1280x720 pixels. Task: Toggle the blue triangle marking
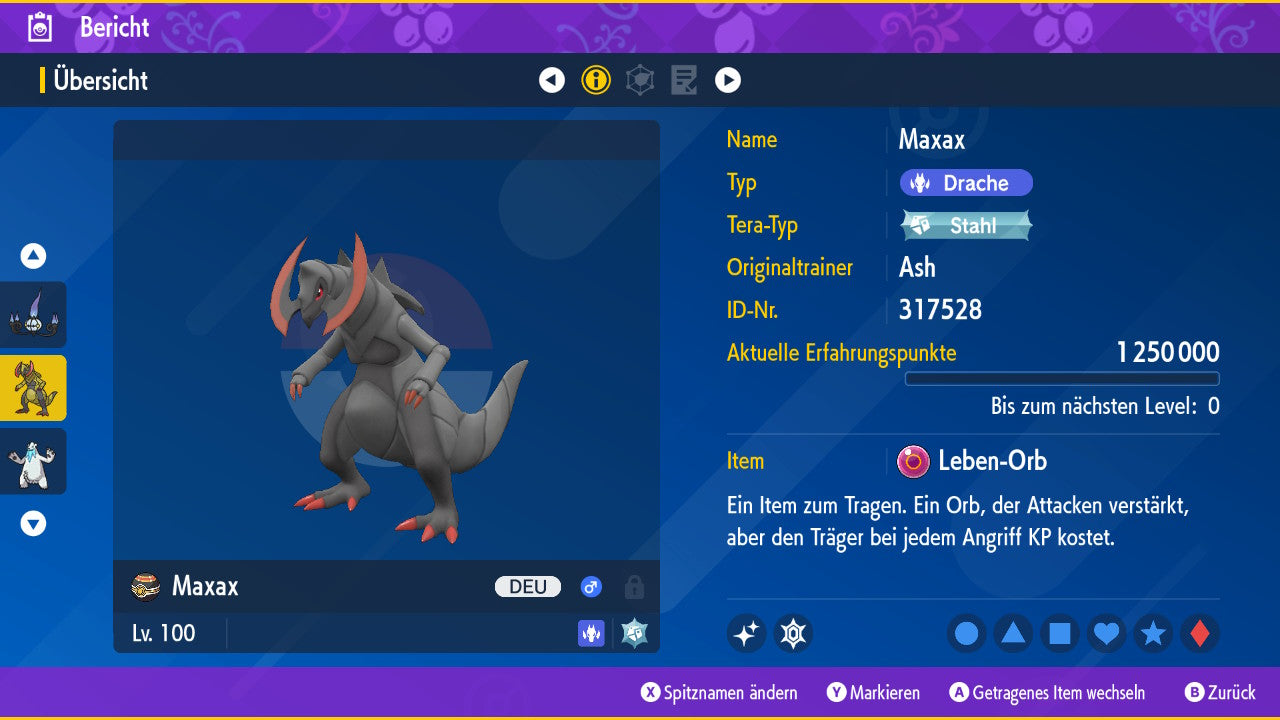click(x=1013, y=633)
